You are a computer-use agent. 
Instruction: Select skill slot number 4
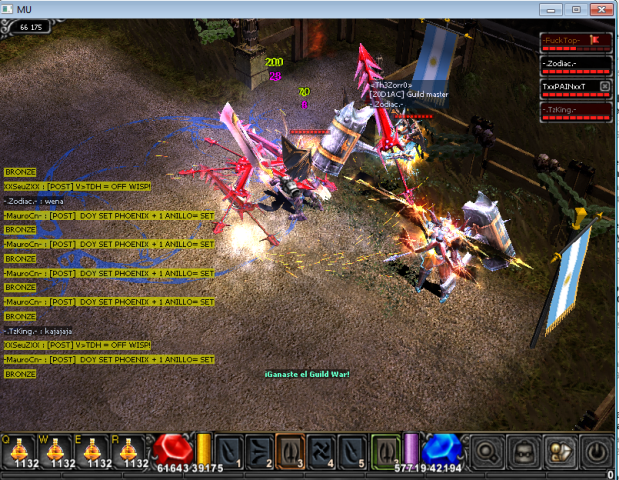coord(322,451)
